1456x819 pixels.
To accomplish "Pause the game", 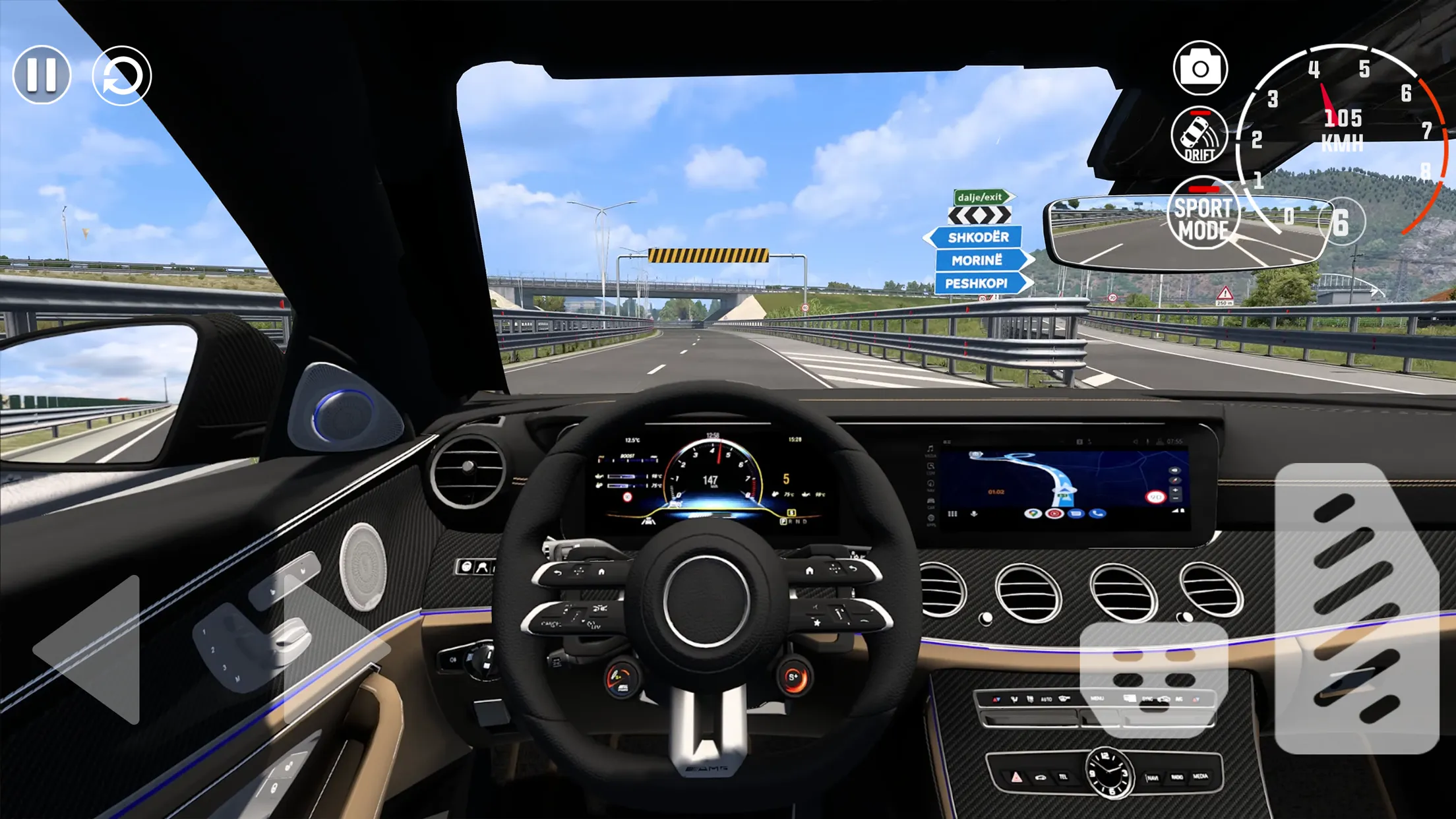I will [42, 75].
